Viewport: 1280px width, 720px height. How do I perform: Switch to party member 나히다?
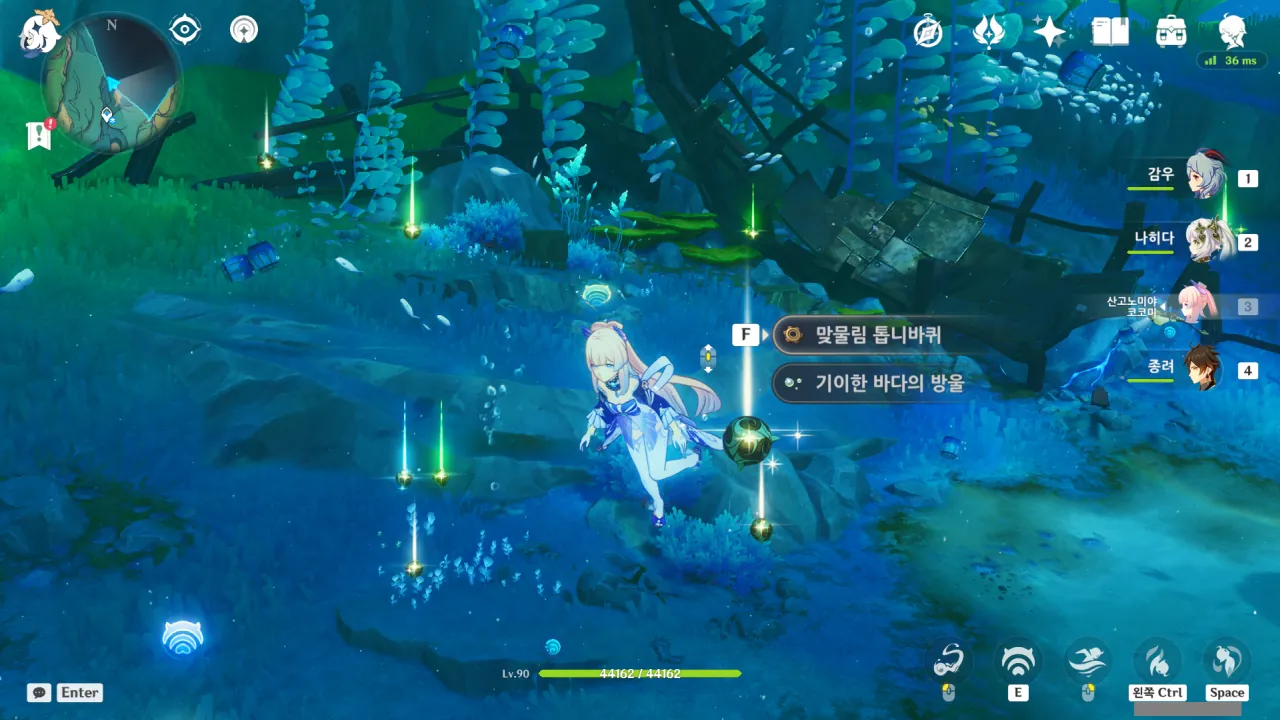click(x=1204, y=241)
